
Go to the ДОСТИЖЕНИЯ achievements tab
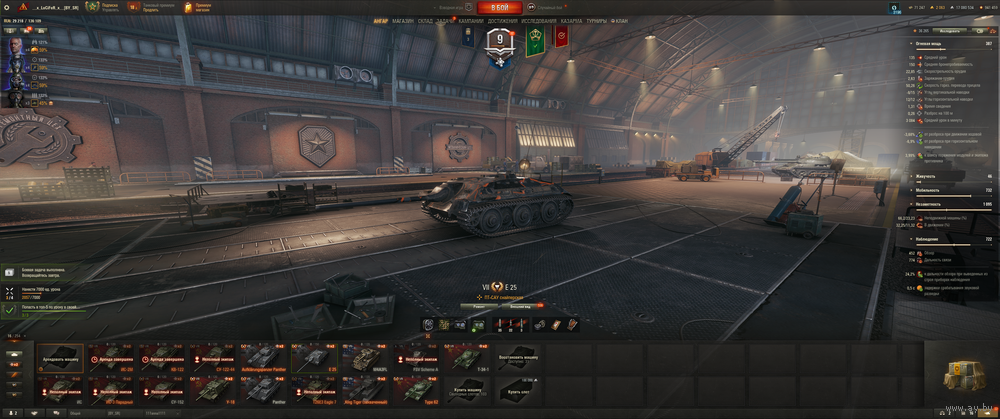pyautogui.click(x=503, y=20)
